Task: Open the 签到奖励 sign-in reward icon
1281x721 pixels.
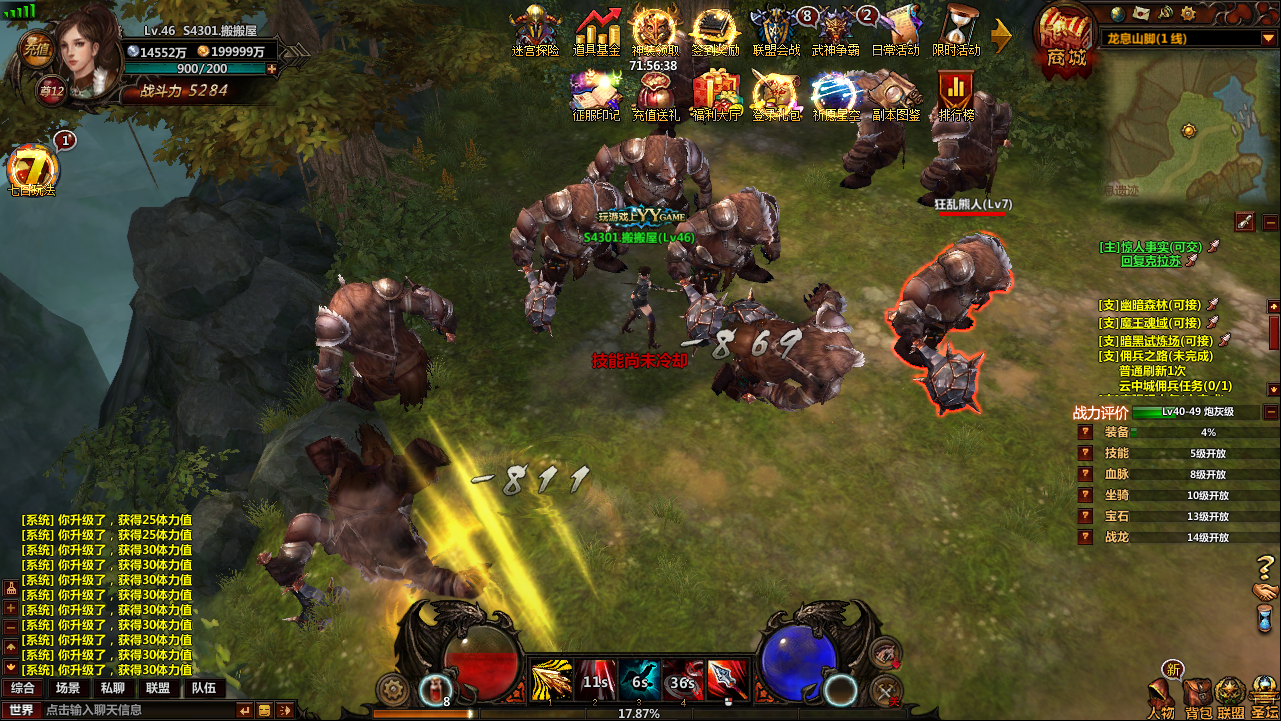Action: [714, 30]
